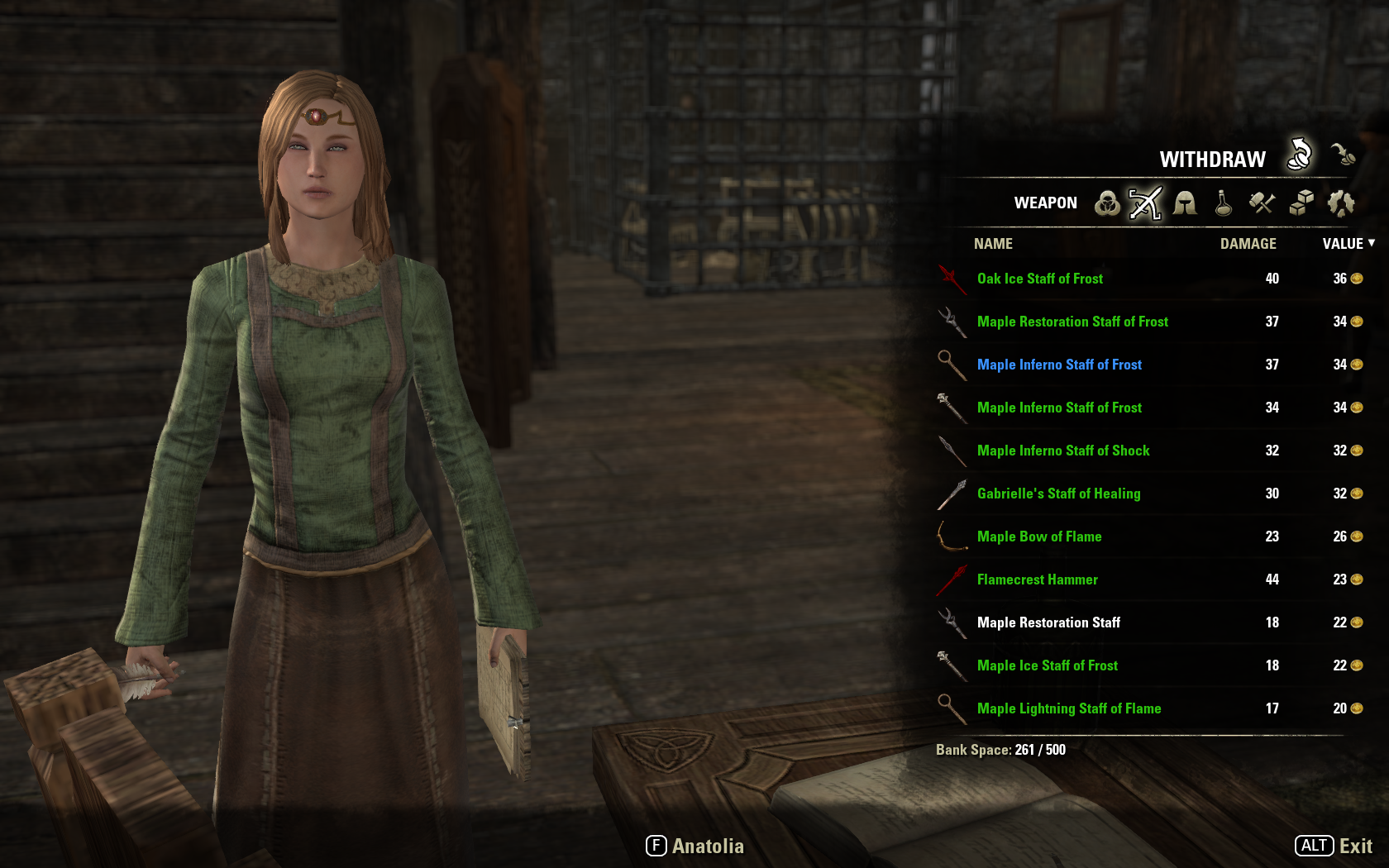The image size is (1389, 868).
Task: Click the item icon for Gabrielle's Staff of Healing
Action: click(x=952, y=494)
